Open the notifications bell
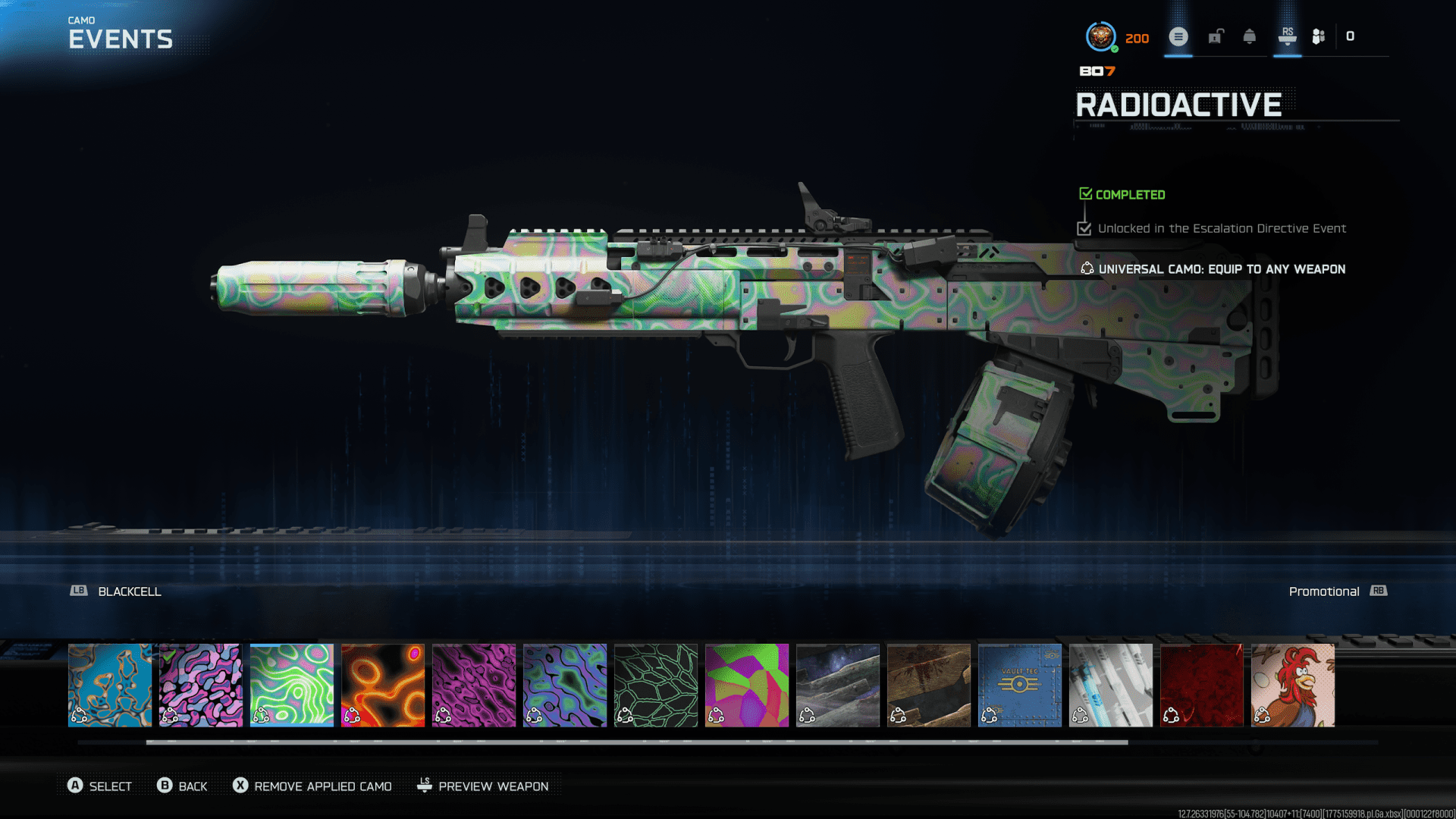 tap(1250, 36)
